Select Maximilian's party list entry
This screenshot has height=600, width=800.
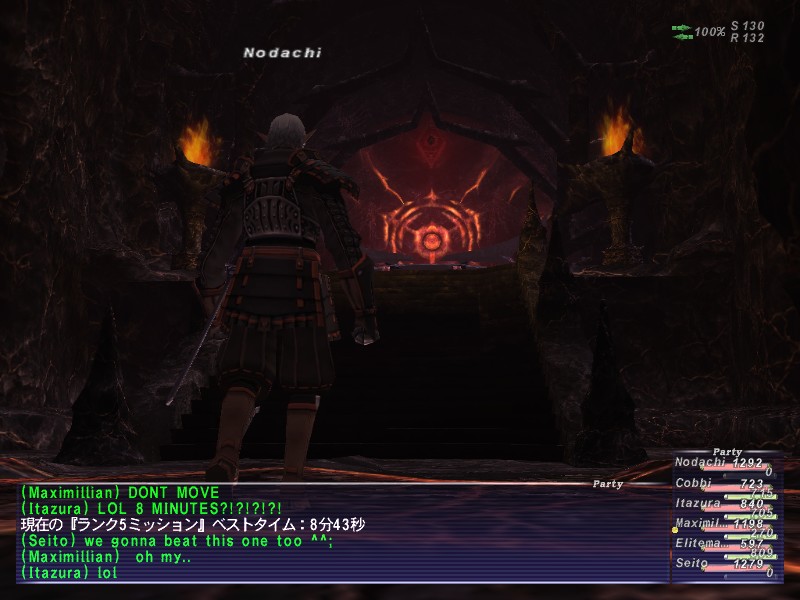700,523
